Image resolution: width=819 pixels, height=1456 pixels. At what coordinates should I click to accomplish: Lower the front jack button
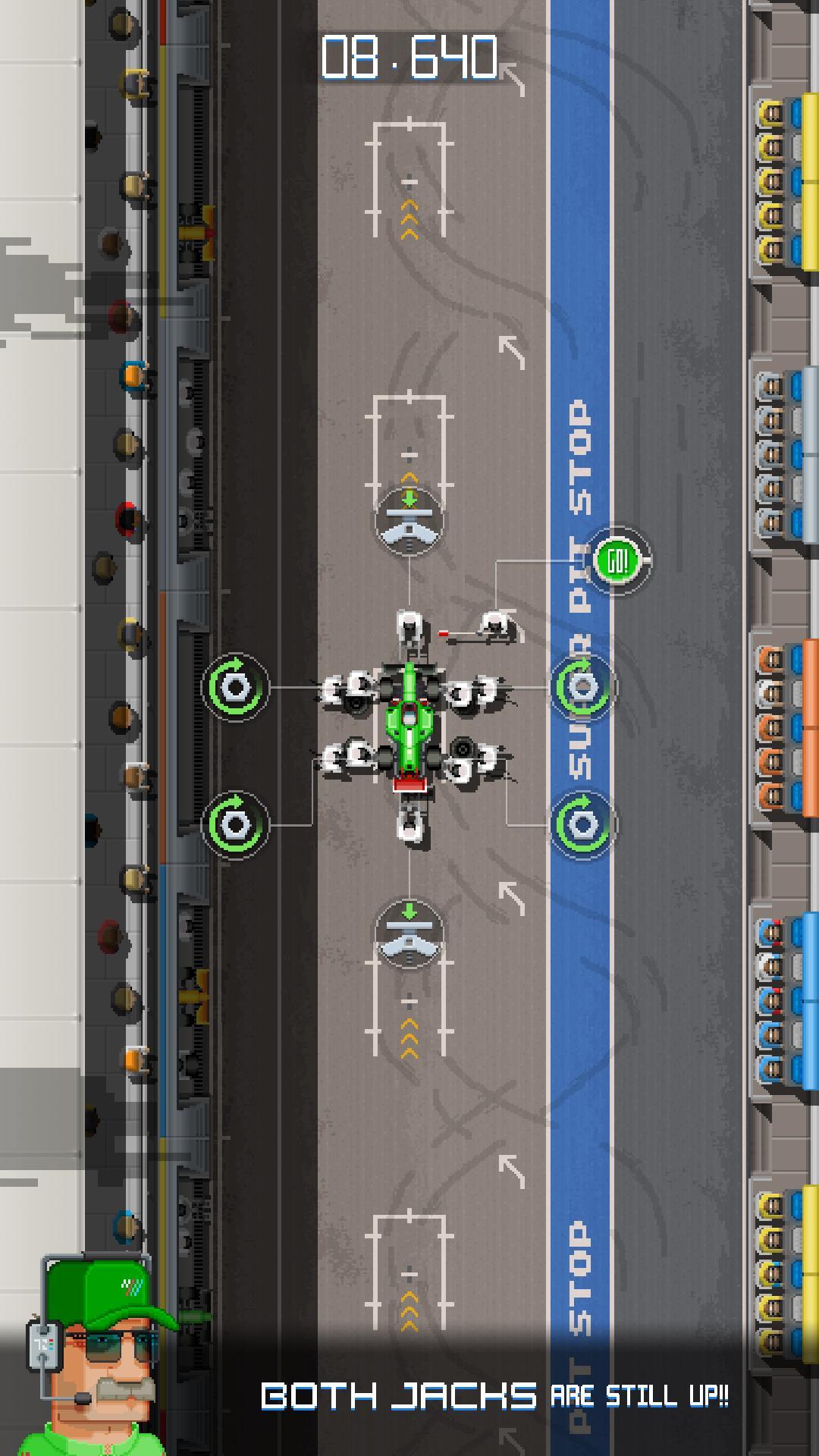409,522
